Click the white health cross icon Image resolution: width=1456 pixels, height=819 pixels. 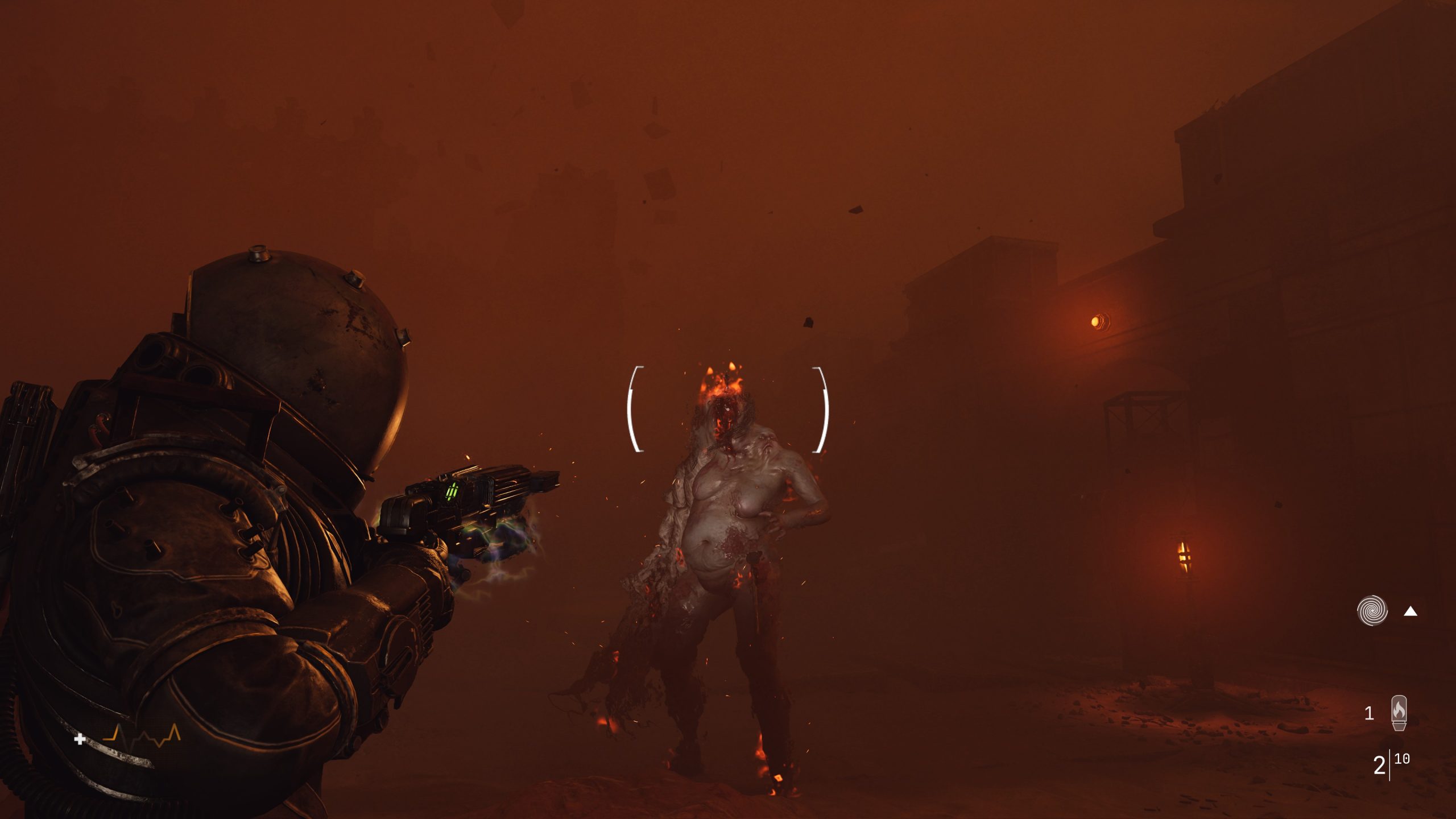[80, 741]
